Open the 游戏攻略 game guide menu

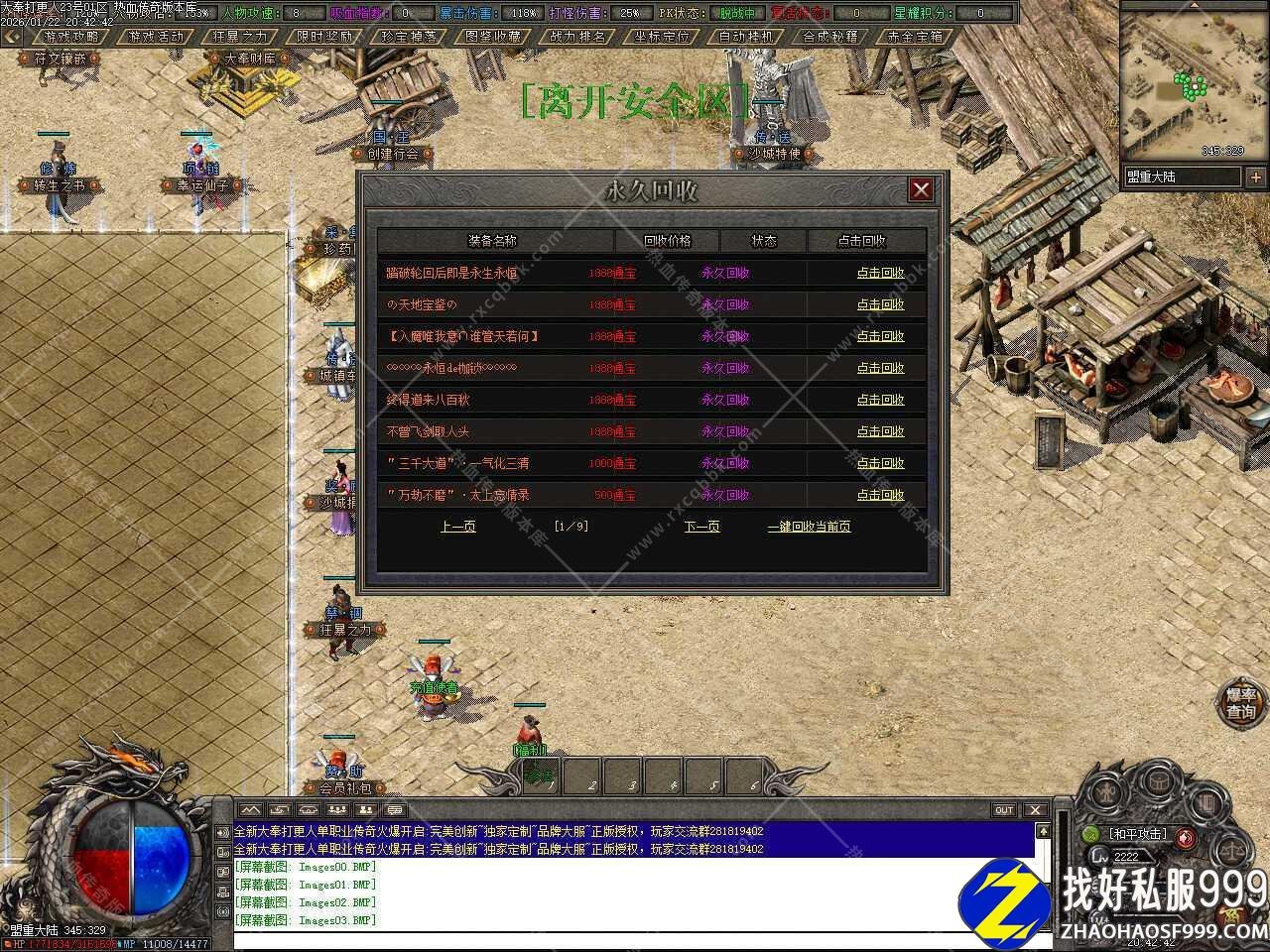(71, 37)
